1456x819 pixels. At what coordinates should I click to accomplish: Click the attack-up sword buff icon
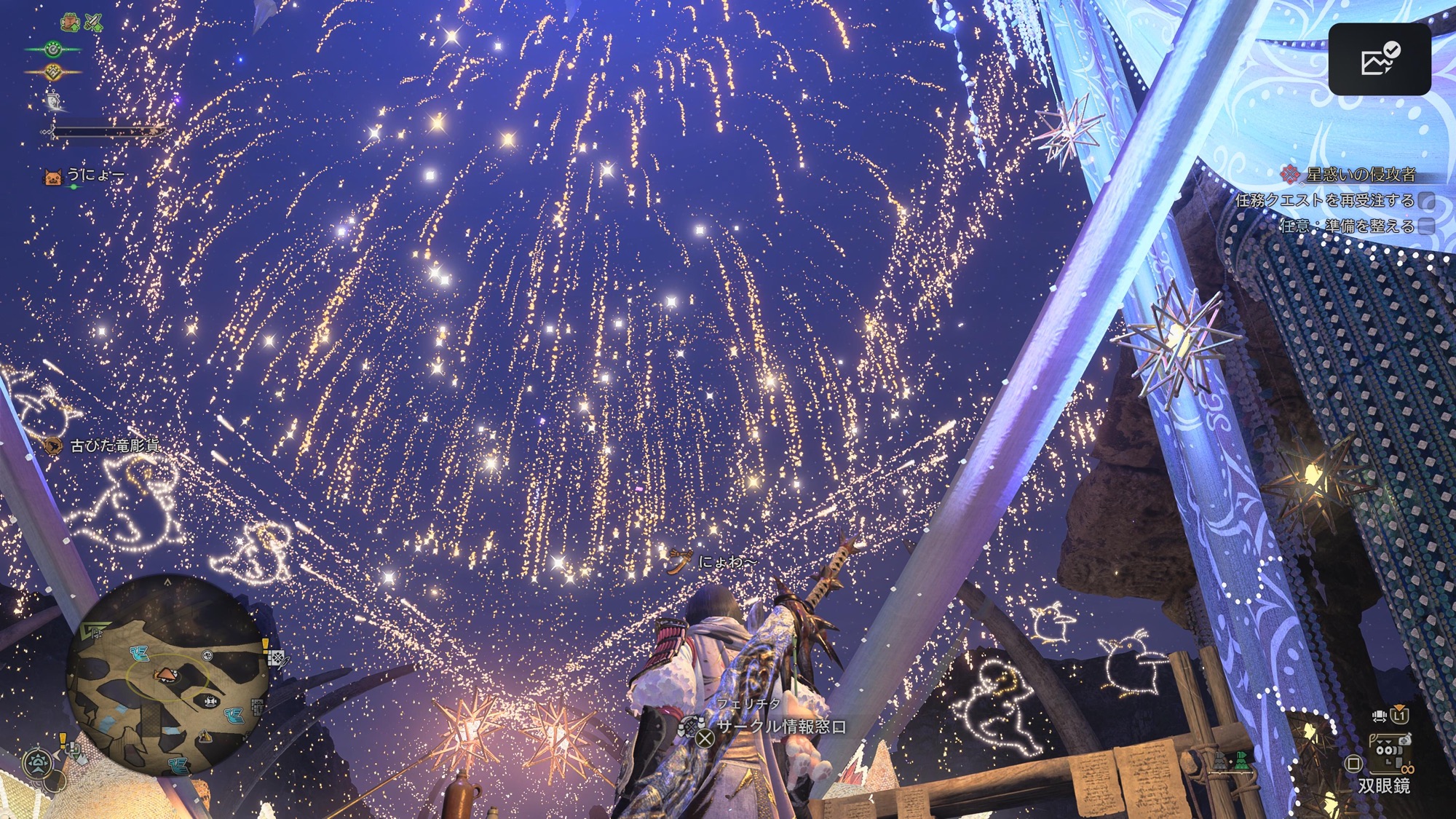tap(93, 23)
